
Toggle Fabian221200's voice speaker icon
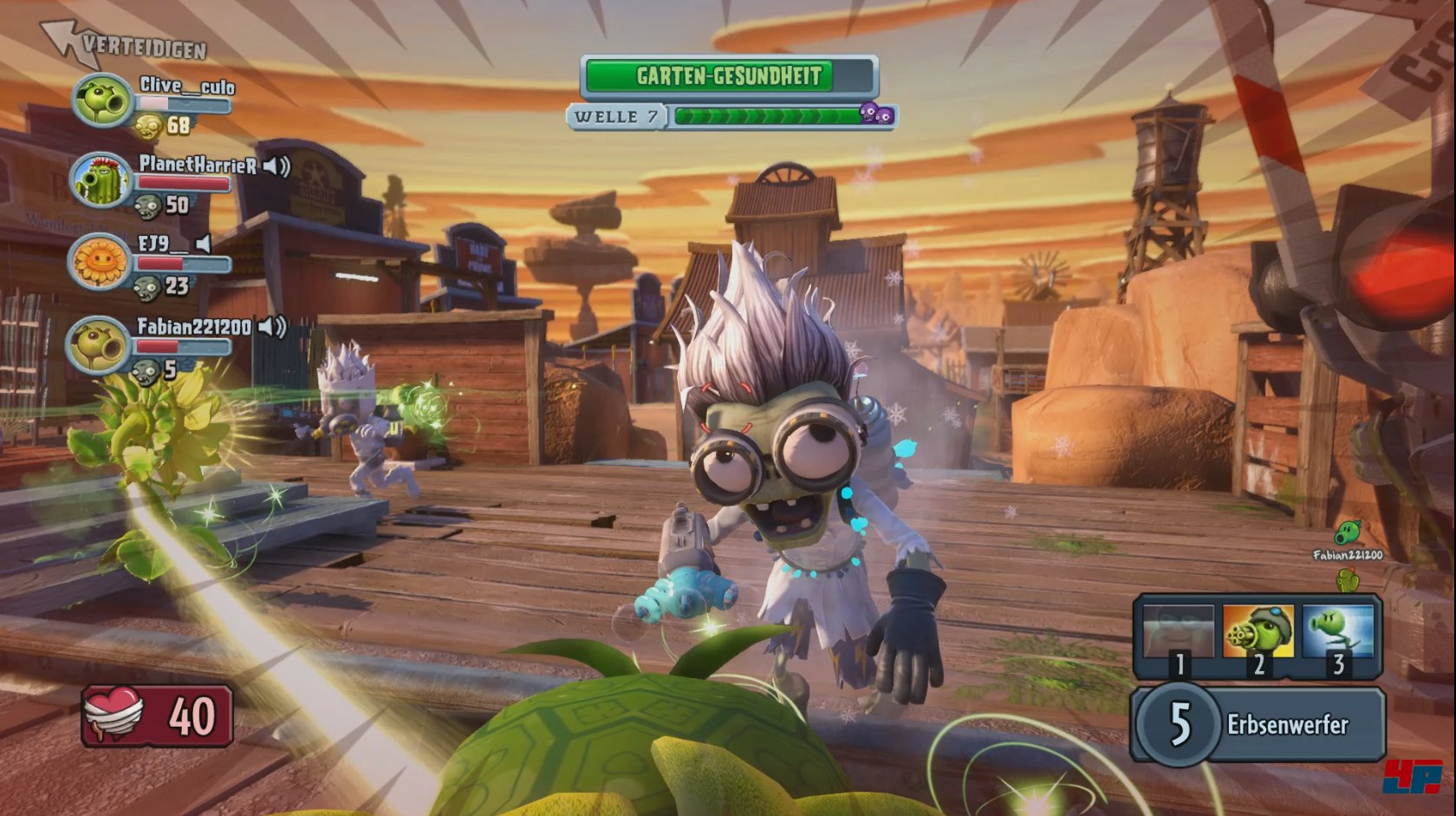click(x=272, y=327)
